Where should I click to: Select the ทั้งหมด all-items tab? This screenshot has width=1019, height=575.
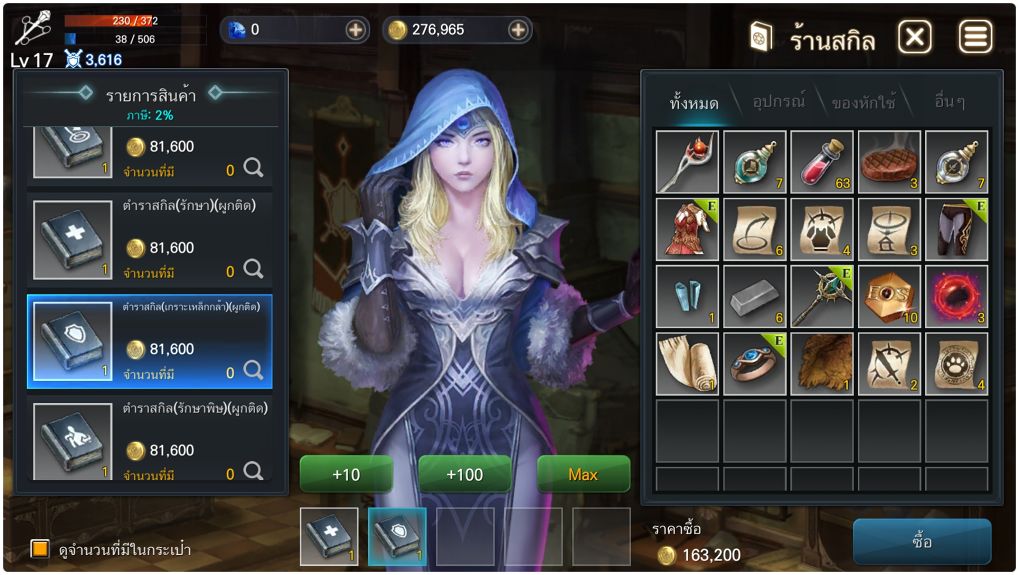tap(694, 102)
